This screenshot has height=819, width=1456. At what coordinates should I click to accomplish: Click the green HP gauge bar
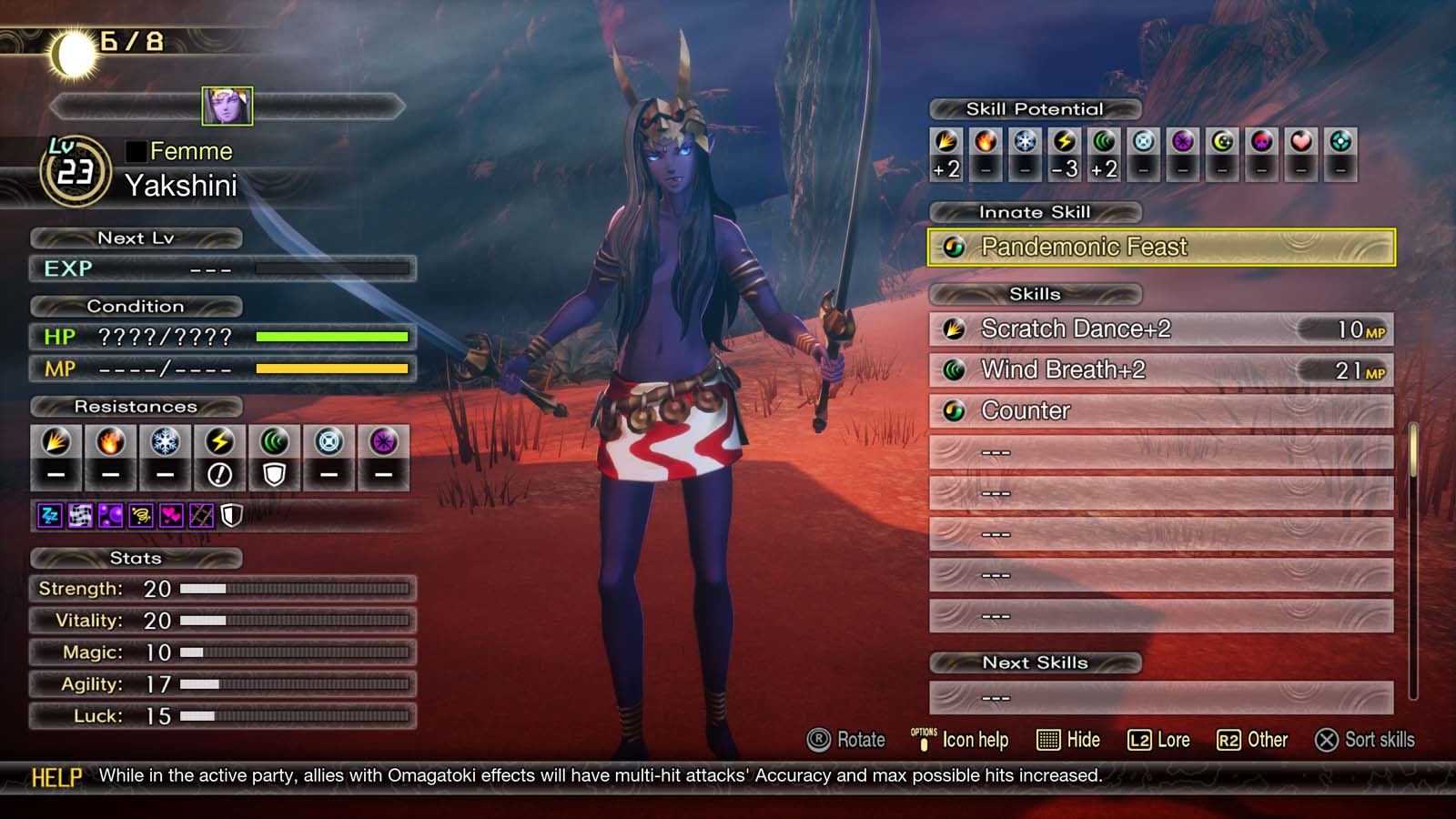tap(332, 337)
